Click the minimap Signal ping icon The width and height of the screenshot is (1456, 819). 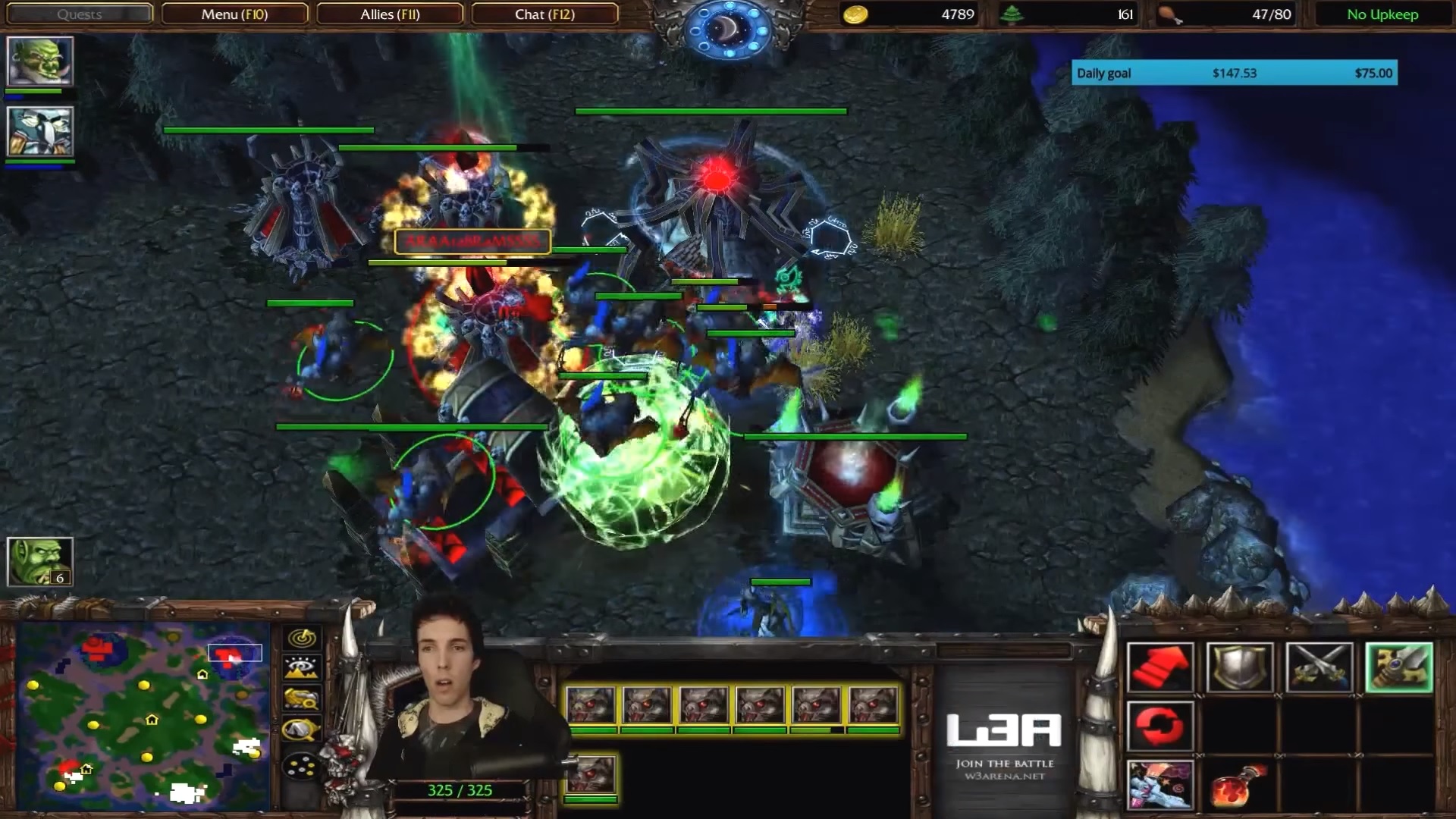pyautogui.click(x=300, y=638)
